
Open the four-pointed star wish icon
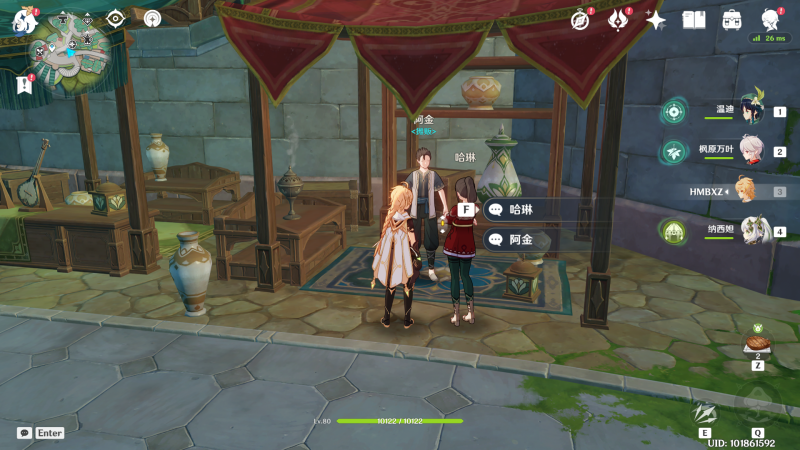tap(656, 19)
